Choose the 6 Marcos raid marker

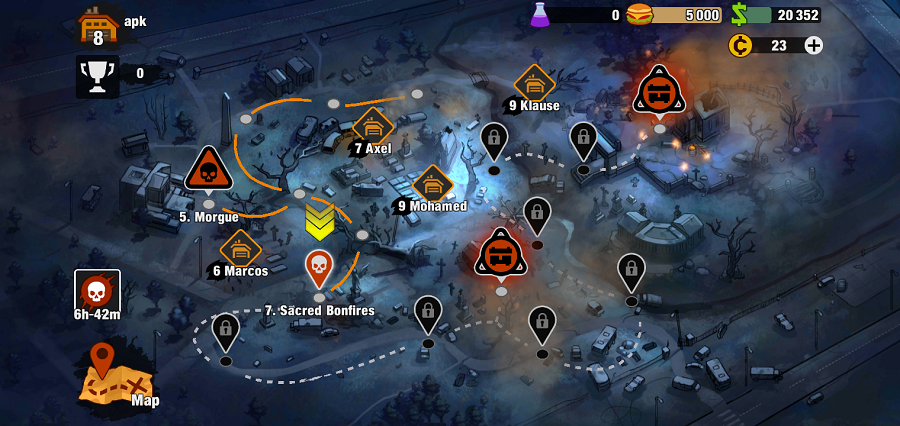tap(240, 249)
